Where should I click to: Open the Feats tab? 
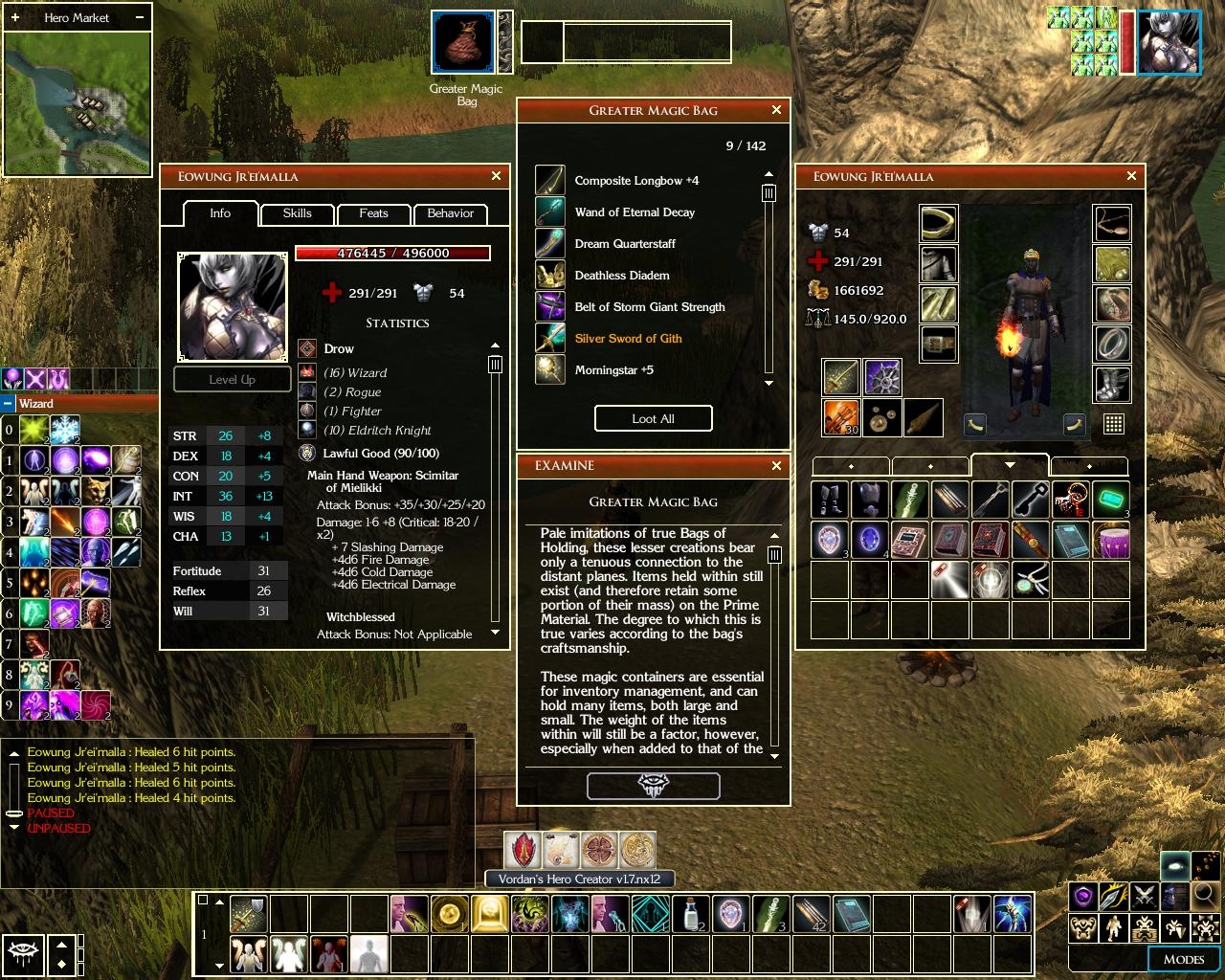tap(373, 213)
